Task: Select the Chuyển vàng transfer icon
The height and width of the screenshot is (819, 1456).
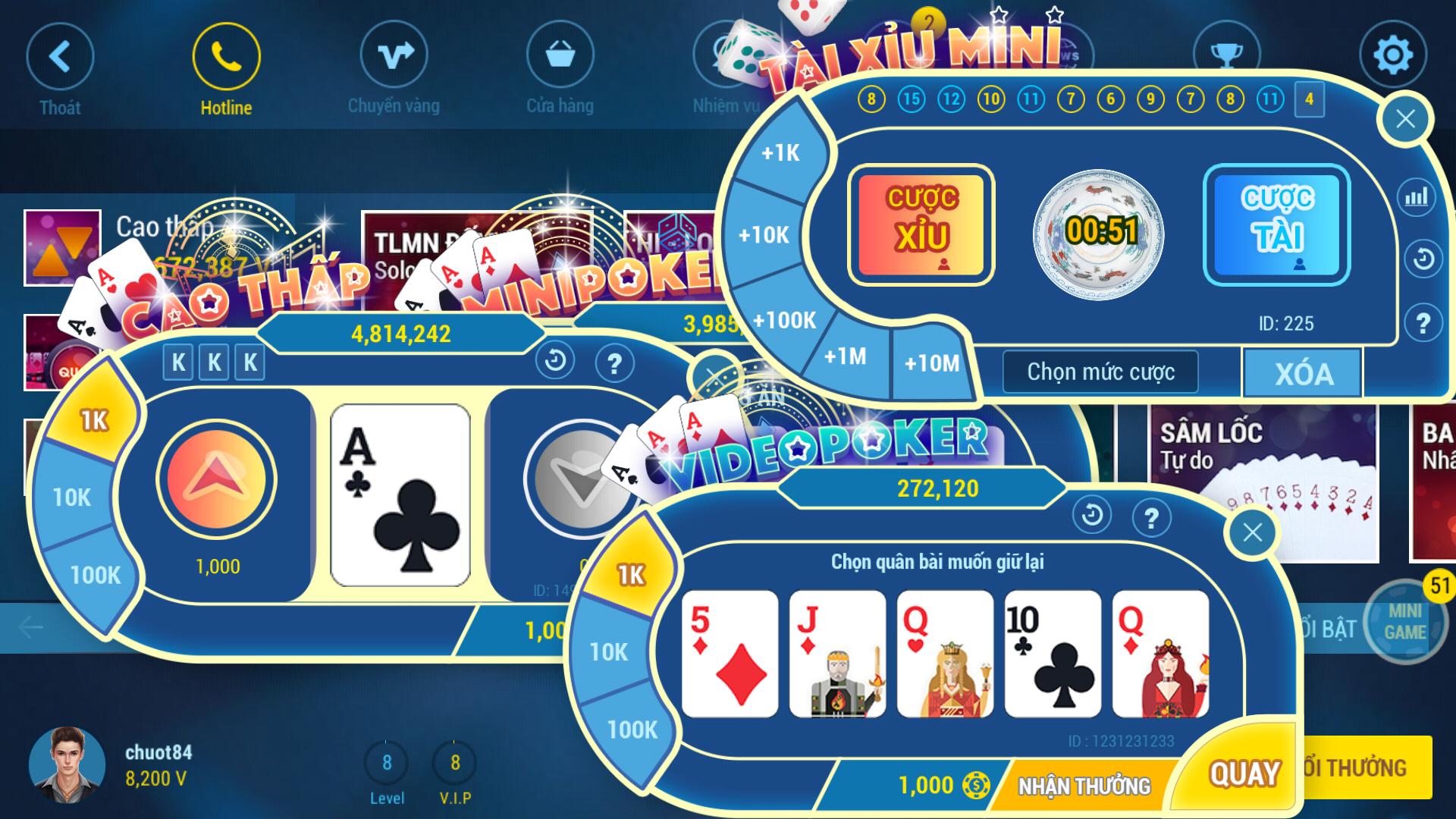Action: (392, 55)
